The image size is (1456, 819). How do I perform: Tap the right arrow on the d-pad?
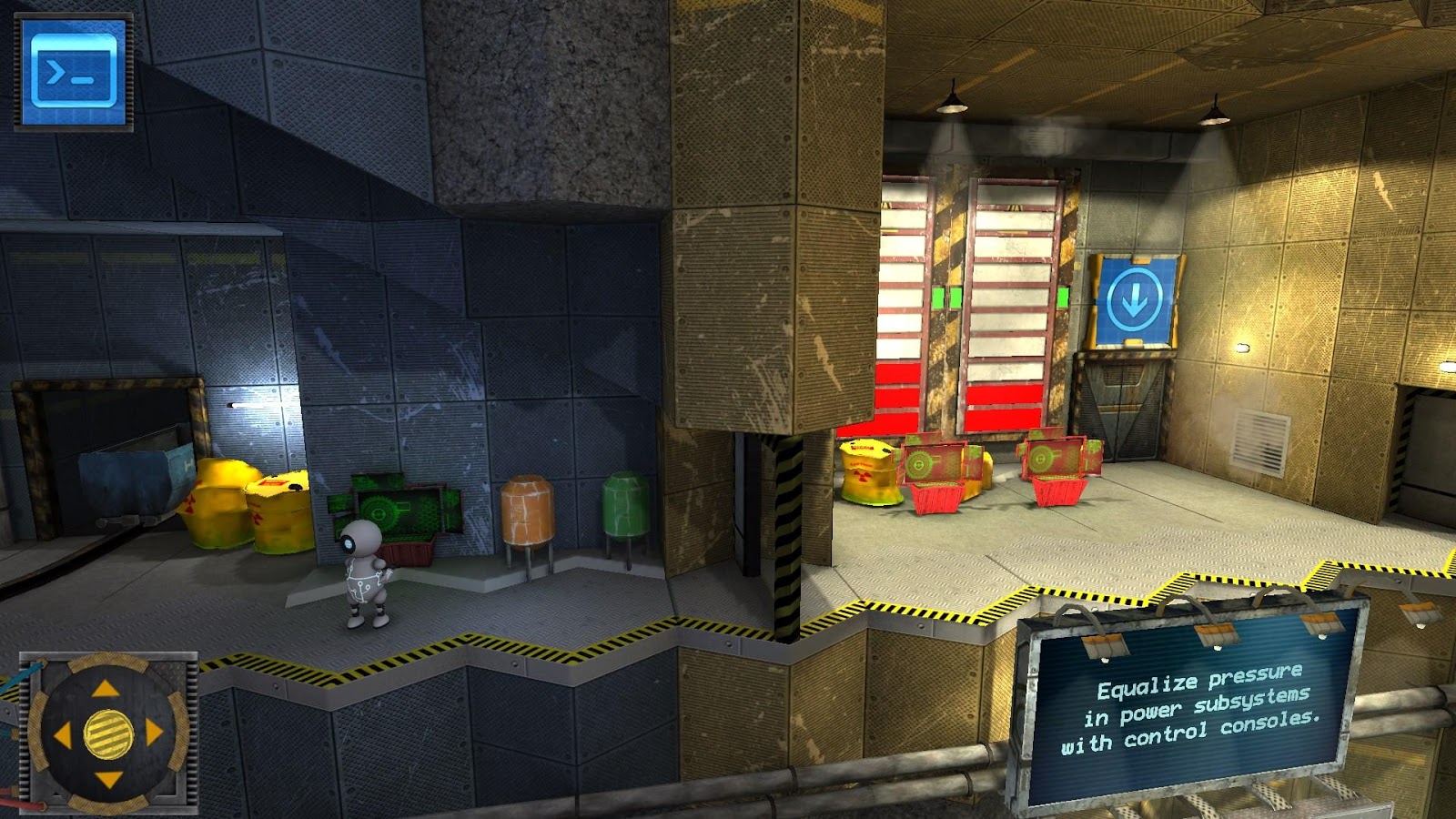(154, 733)
